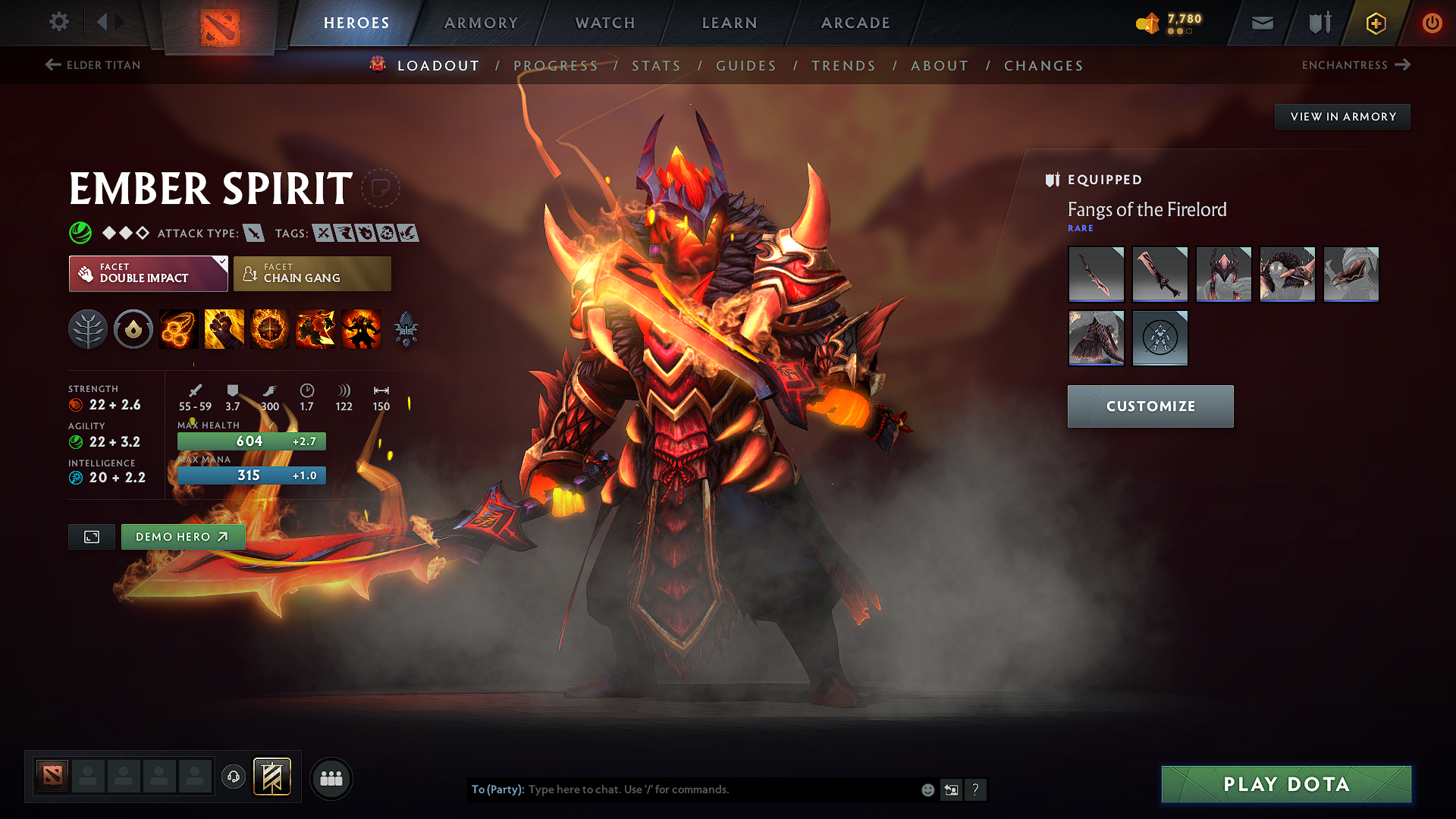Open Dota Plus hexagon icon
Viewport: 1456px width, 819px height.
point(1375,23)
